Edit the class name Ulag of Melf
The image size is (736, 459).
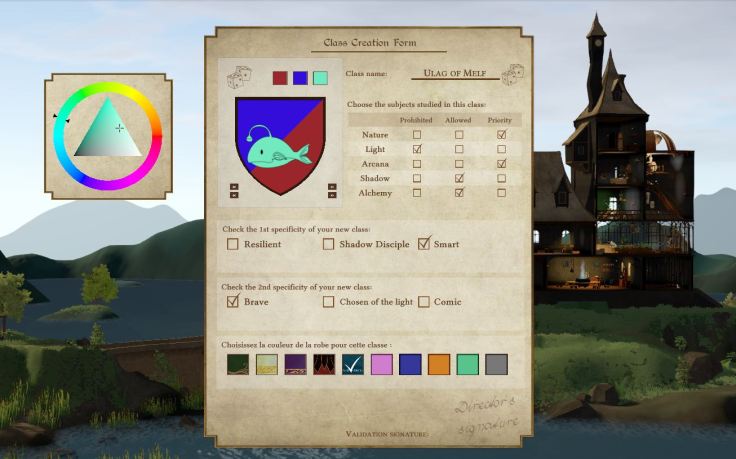point(454,74)
